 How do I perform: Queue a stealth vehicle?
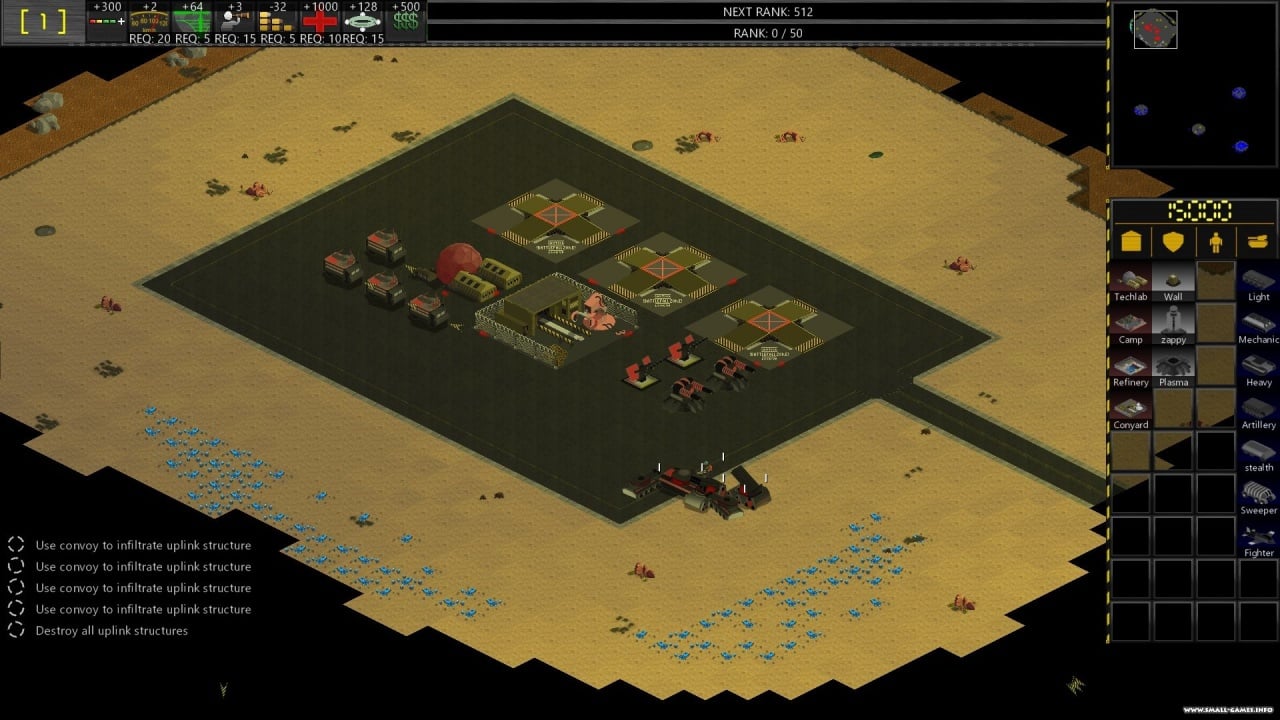pos(1258,451)
